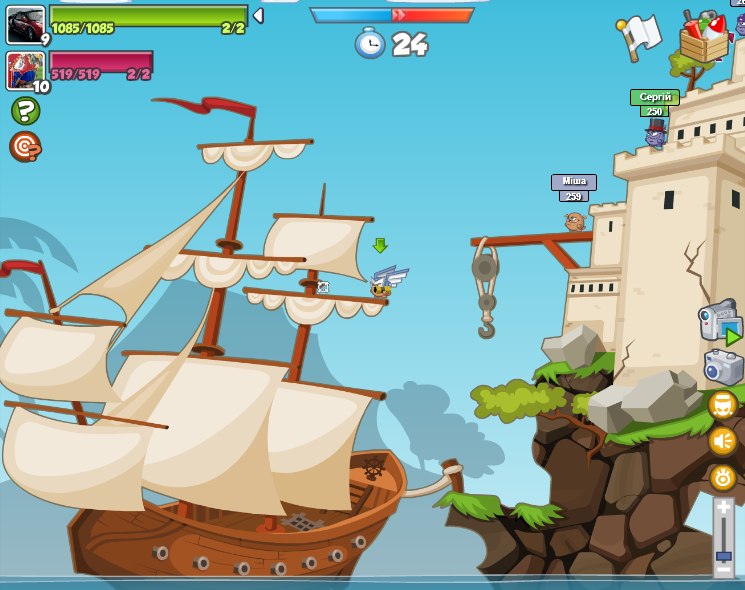
Task: Select the second team's player avatar
Action: tap(25, 70)
